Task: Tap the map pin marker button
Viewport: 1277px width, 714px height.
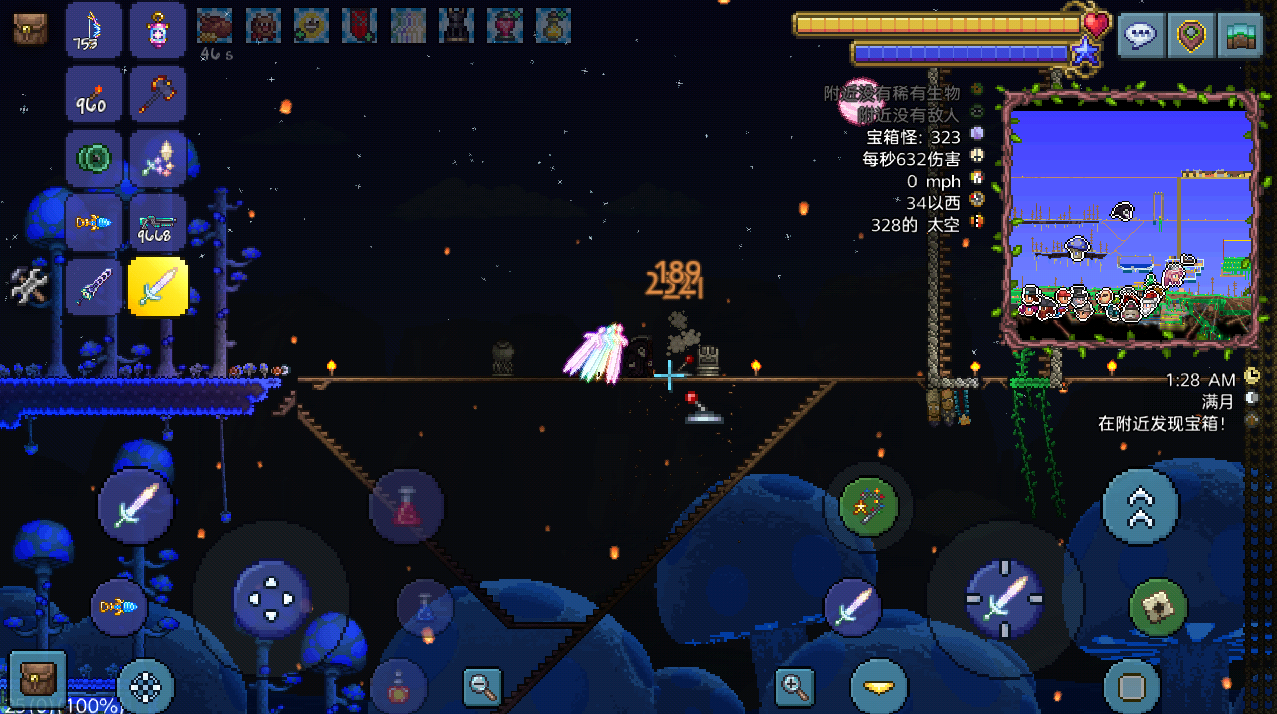Action: click(x=1190, y=36)
